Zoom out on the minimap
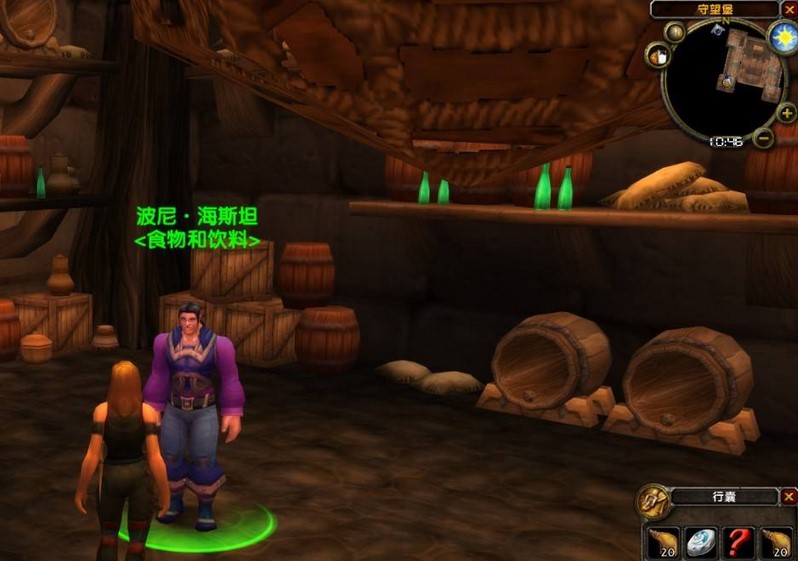 763,138
